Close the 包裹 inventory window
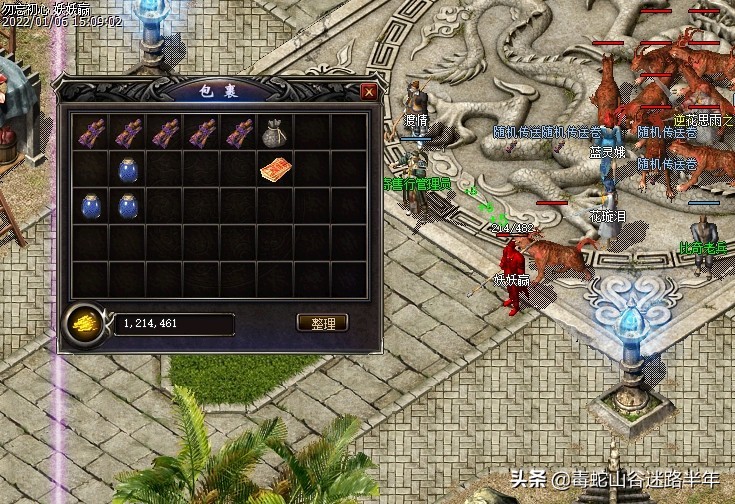Screen dimensions: 735x504 (369, 92)
